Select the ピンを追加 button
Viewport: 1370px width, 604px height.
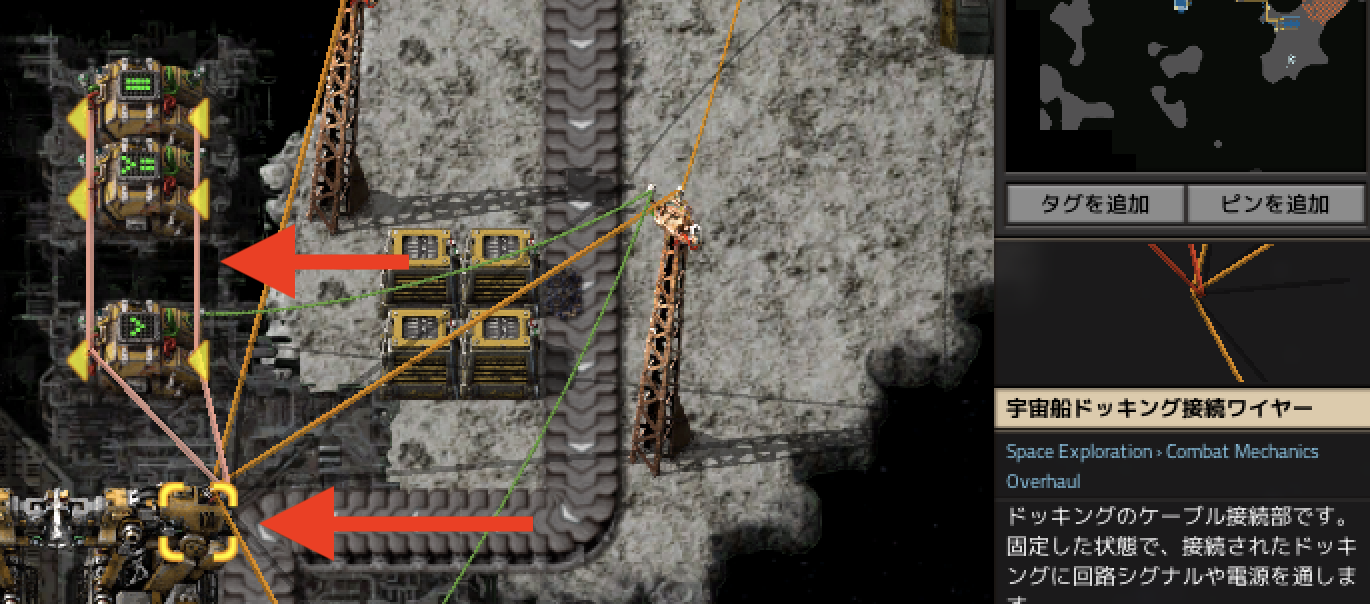pos(1276,205)
